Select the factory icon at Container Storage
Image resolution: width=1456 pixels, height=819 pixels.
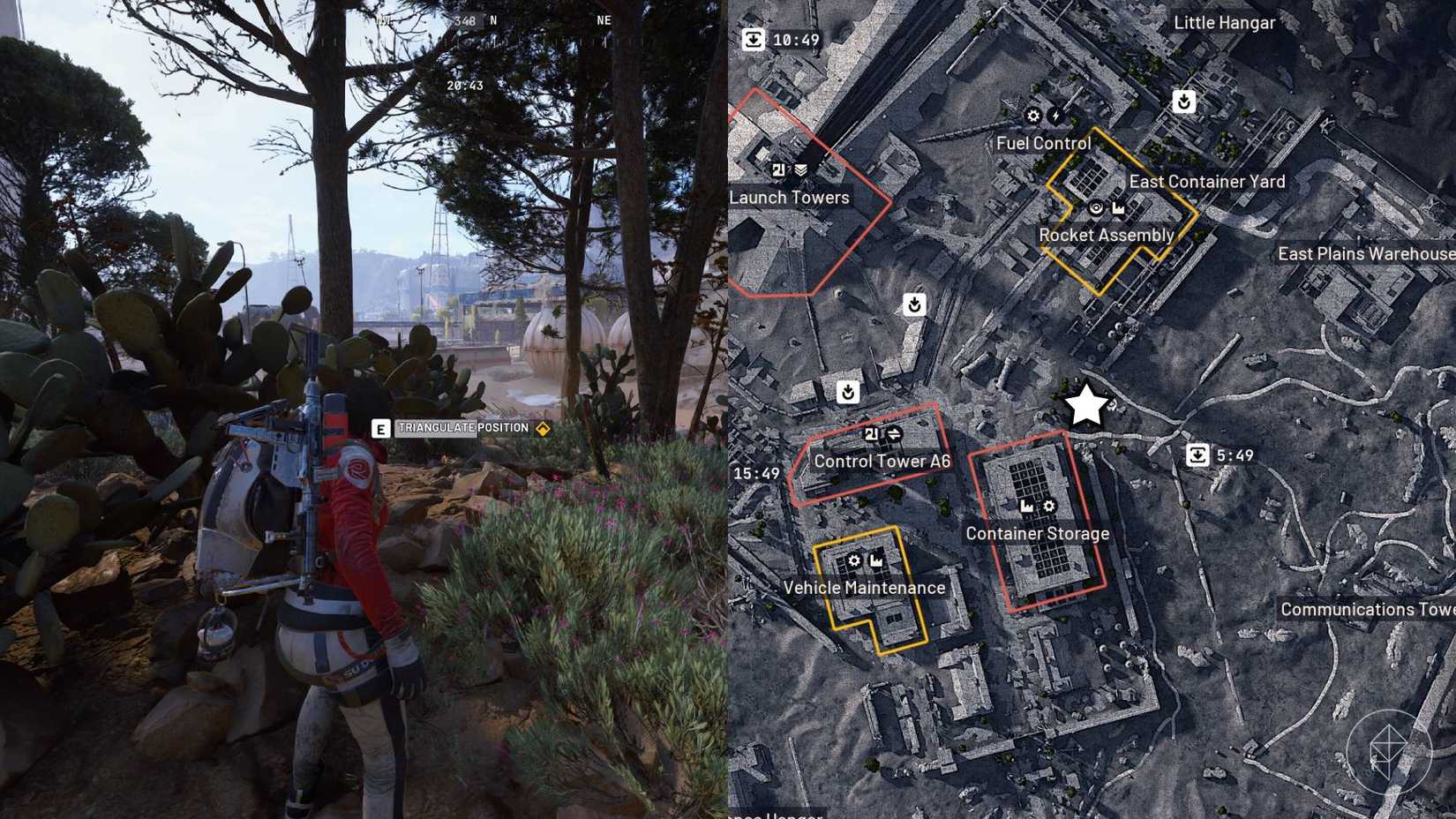[x=1026, y=506]
